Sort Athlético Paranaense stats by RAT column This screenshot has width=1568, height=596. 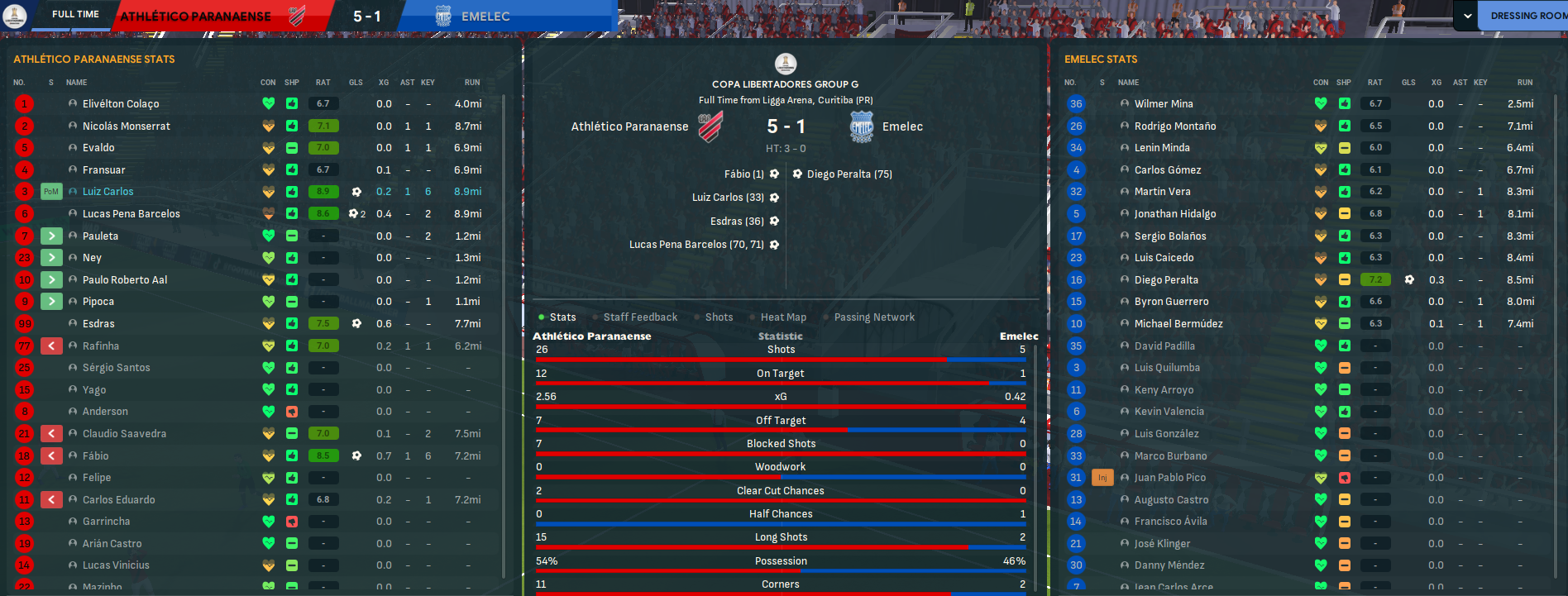tap(323, 83)
